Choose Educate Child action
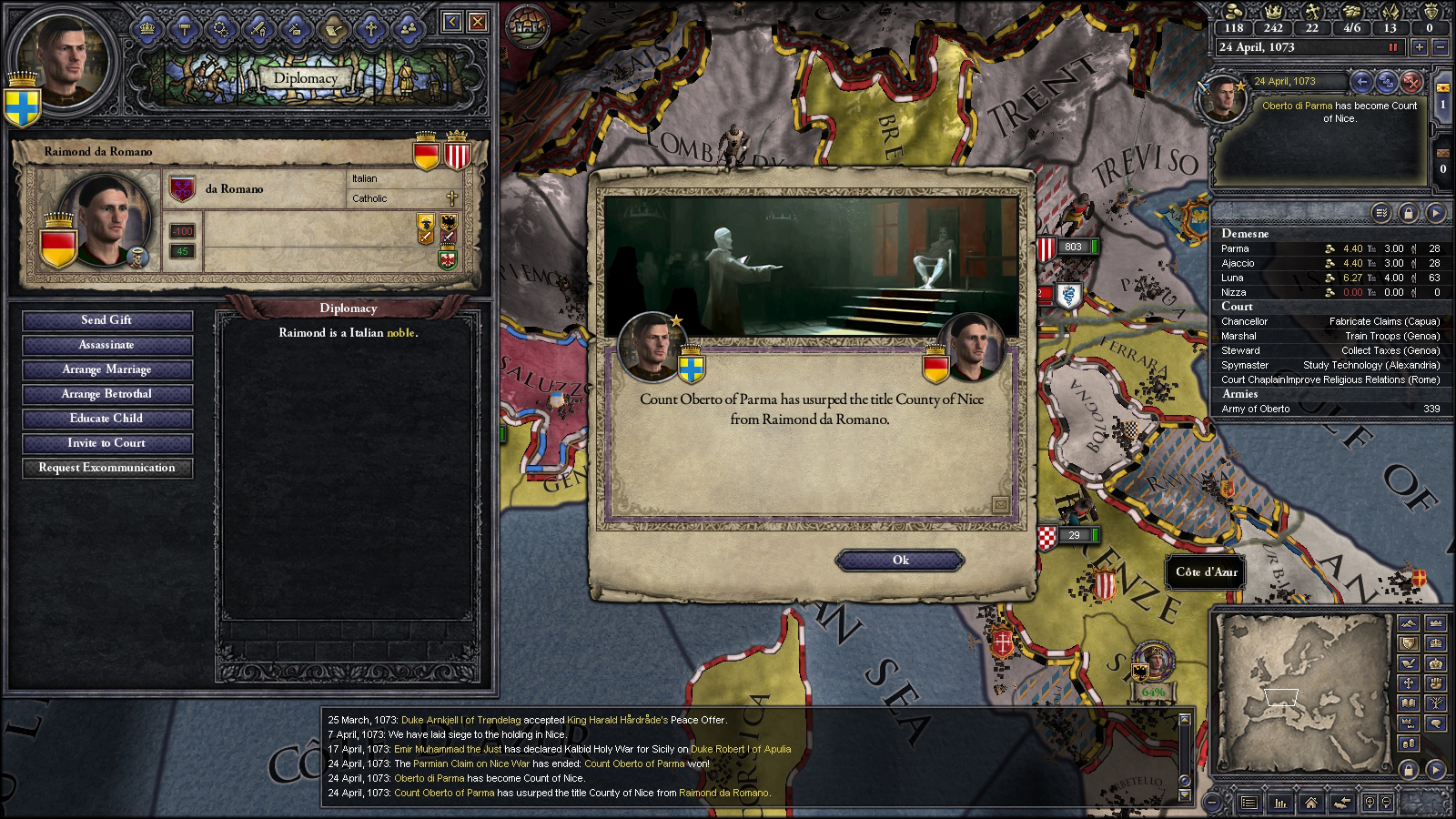1456x819 pixels. pyautogui.click(x=107, y=419)
